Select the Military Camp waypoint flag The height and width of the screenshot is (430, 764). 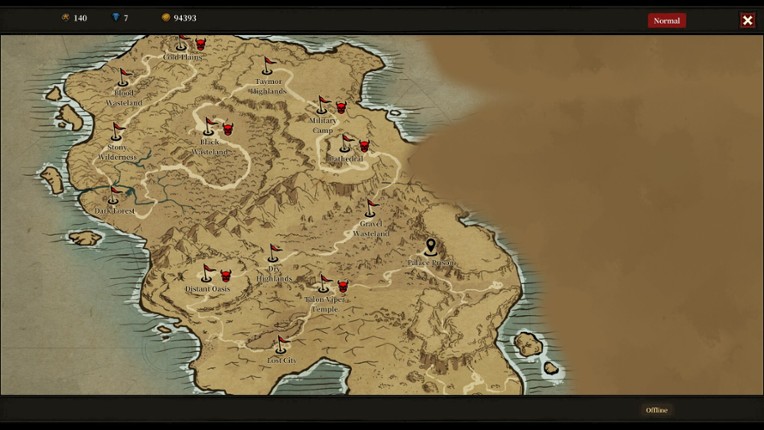pos(322,105)
